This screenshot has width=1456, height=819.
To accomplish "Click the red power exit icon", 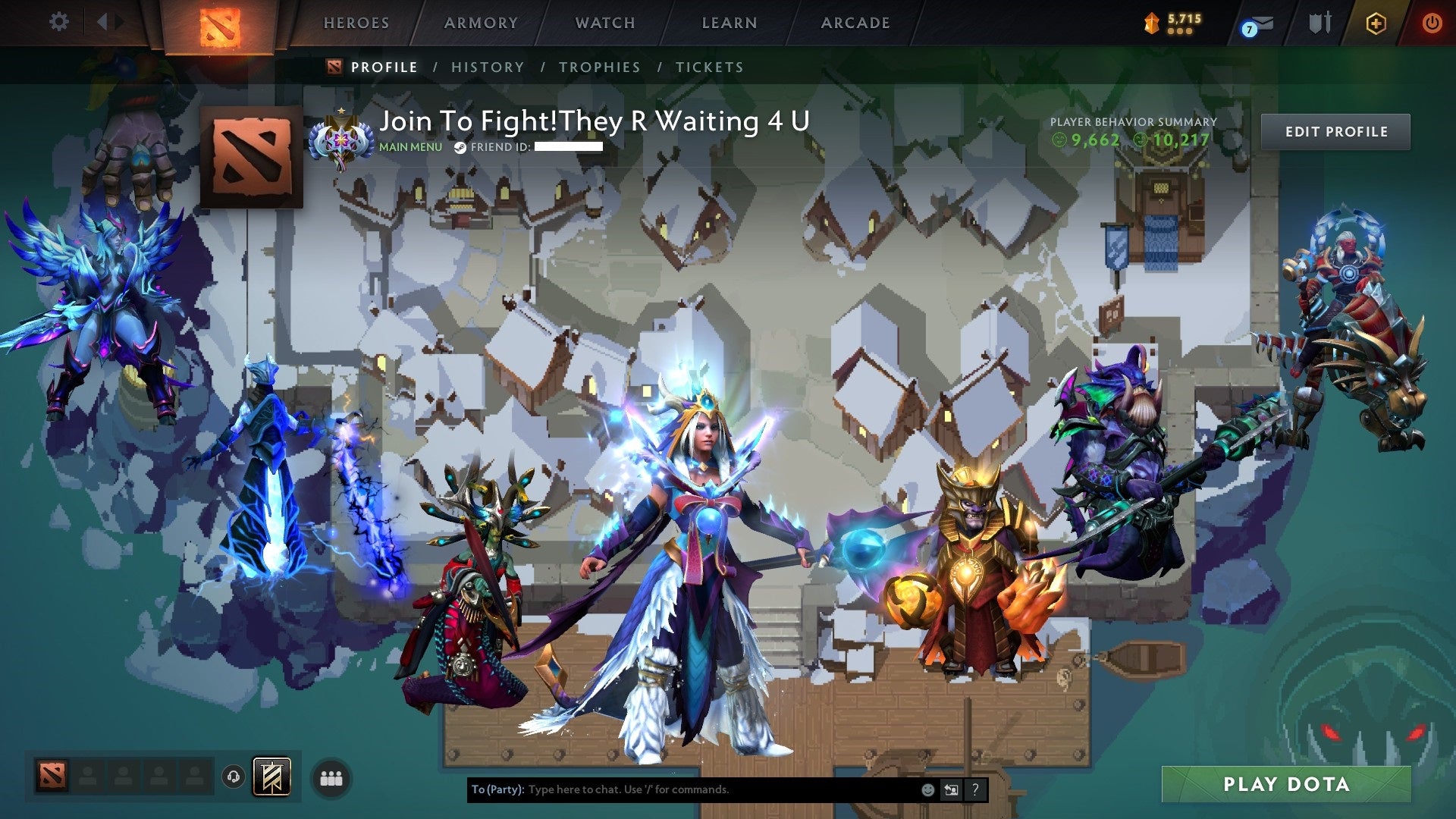I will coord(1432,23).
